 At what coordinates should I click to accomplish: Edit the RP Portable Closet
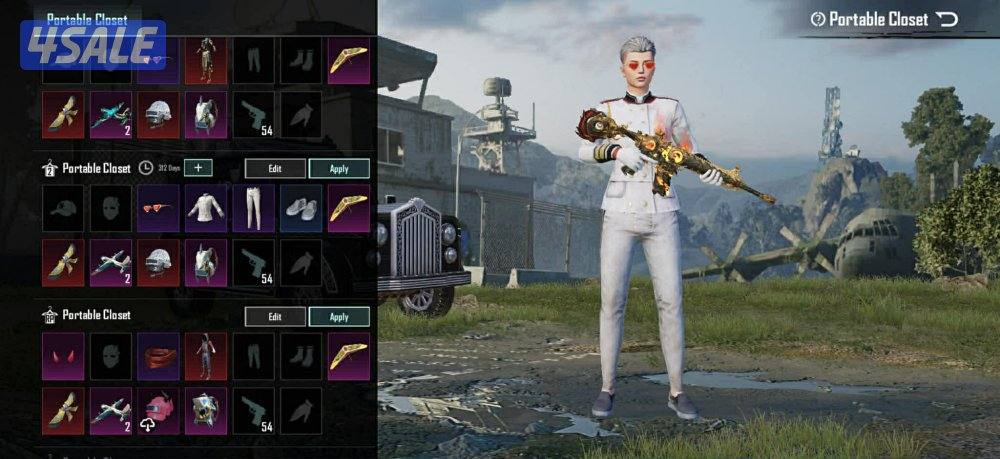pyautogui.click(x=275, y=316)
